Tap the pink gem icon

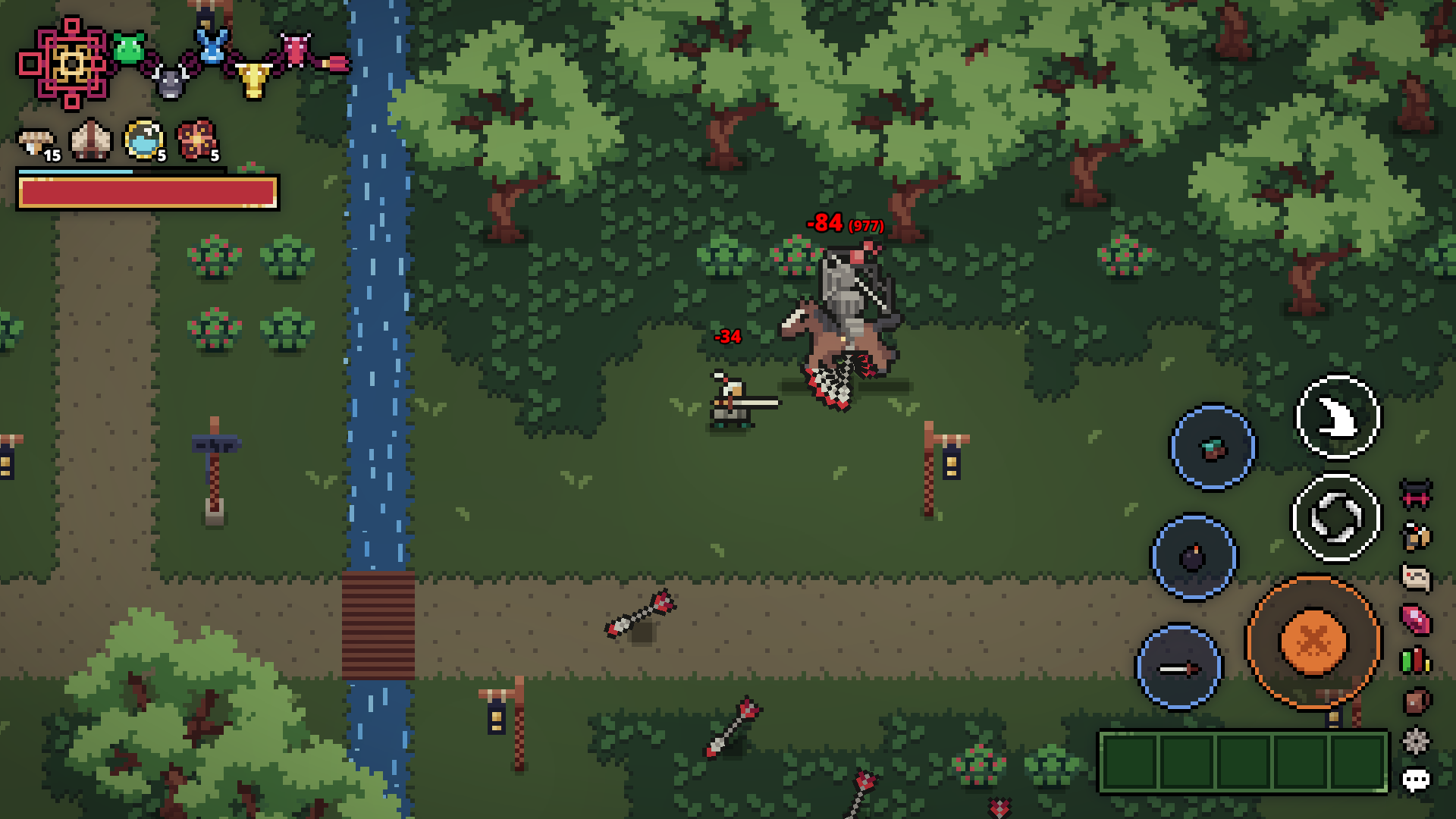coord(1416,618)
